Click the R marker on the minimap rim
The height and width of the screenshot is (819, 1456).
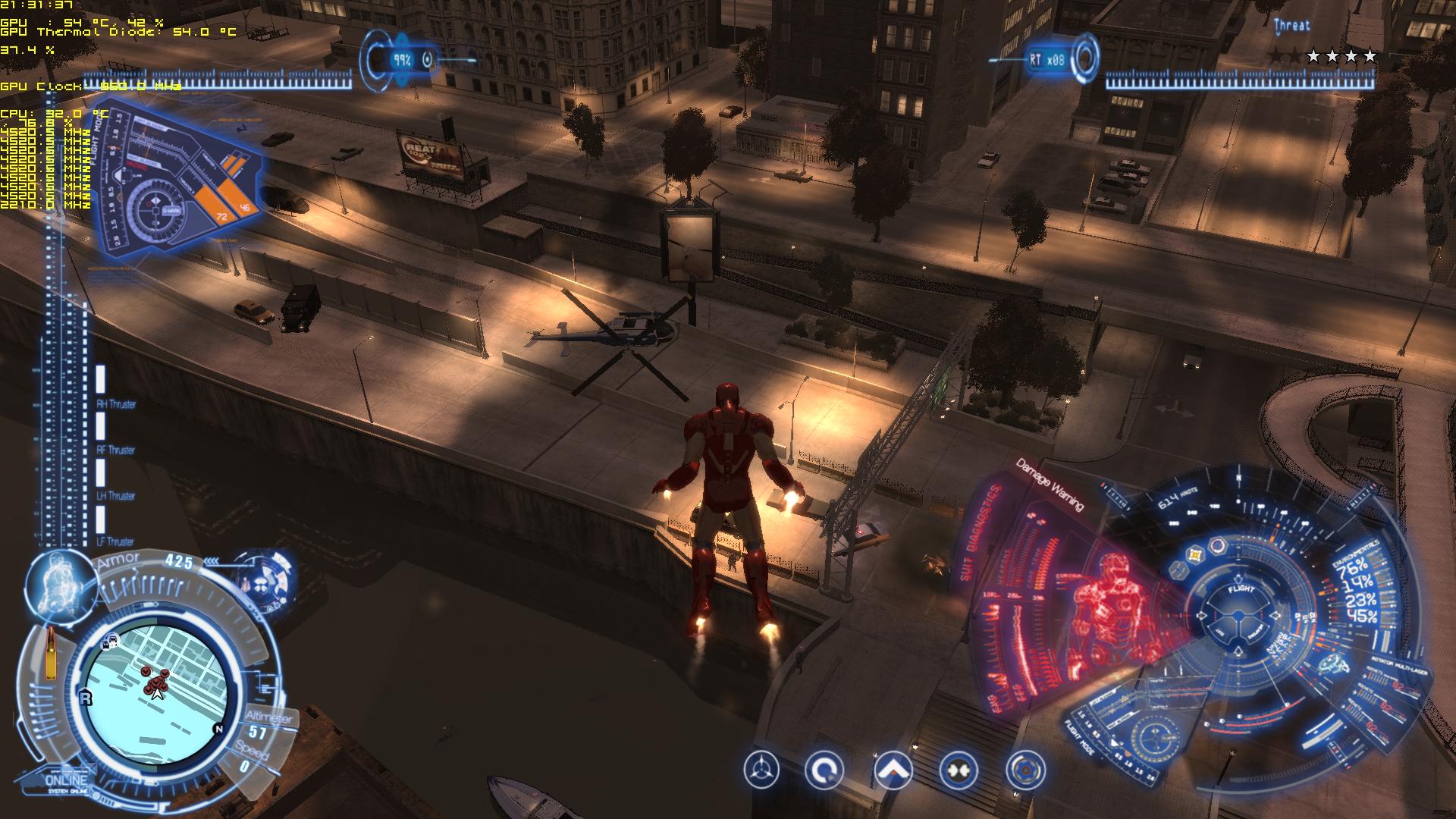coord(86,698)
